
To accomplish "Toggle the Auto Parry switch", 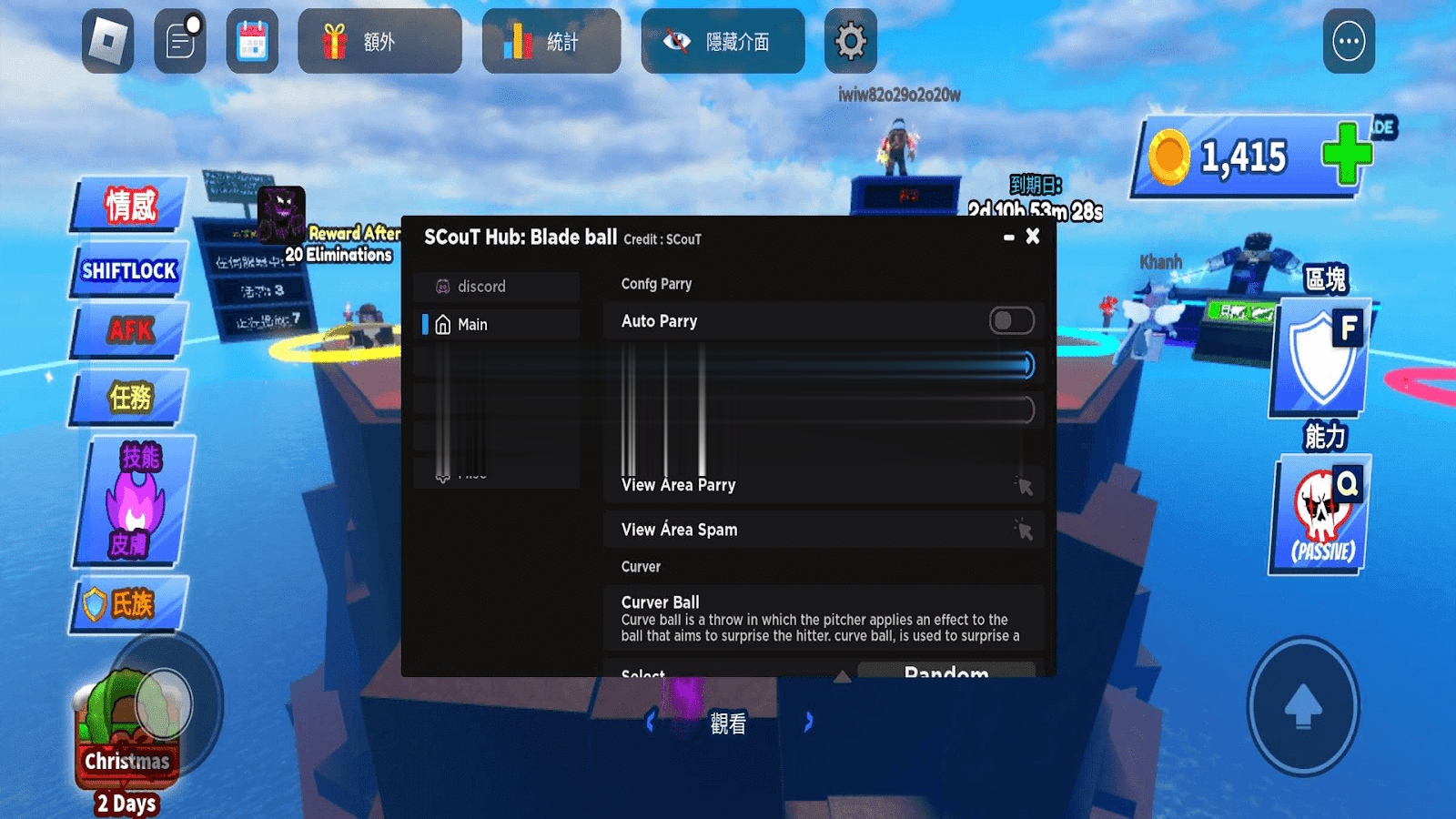I will (x=1011, y=321).
